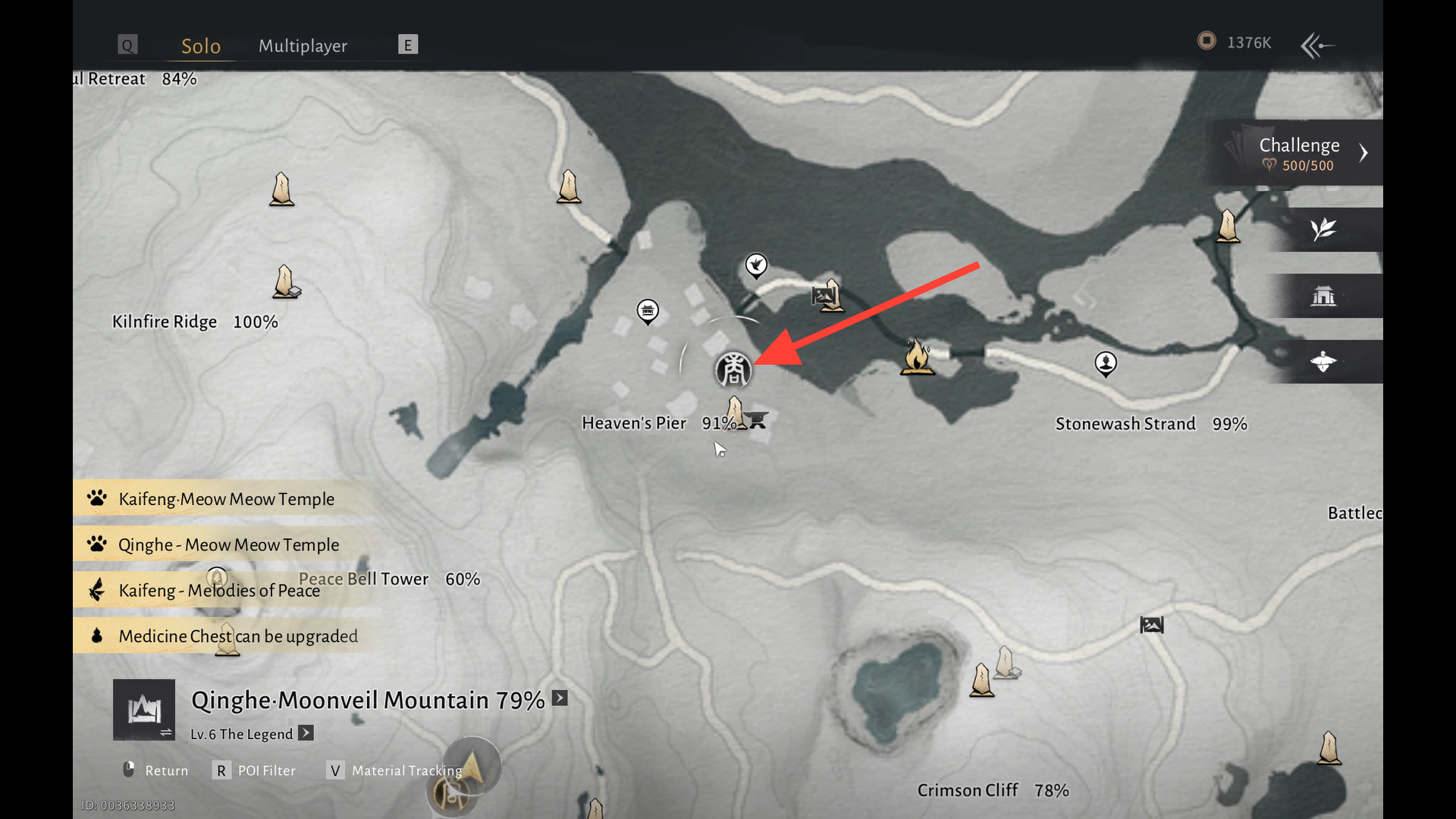Open the Challenge 500/500 panel
The image size is (1456, 819).
coord(1298,153)
